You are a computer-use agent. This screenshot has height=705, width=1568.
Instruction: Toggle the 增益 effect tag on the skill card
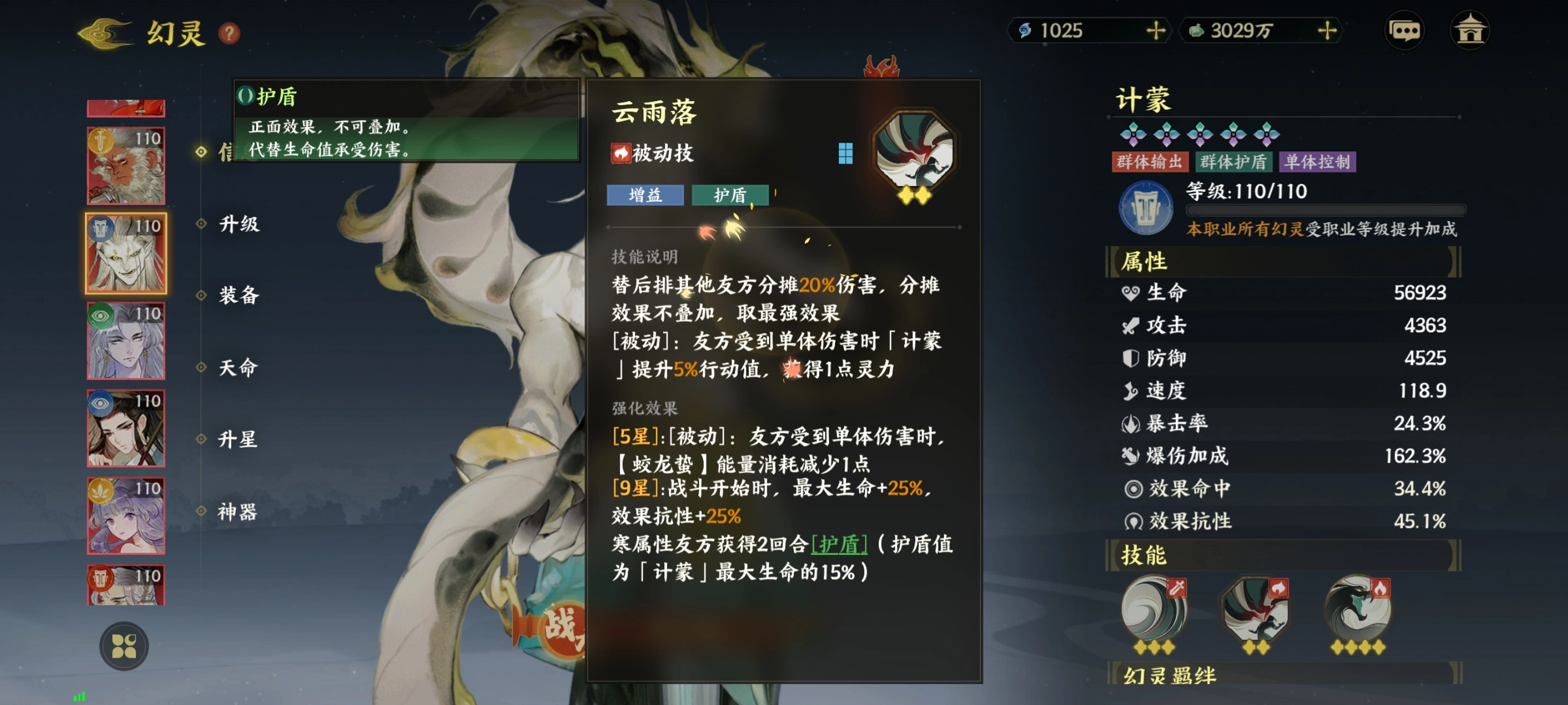coord(645,195)
